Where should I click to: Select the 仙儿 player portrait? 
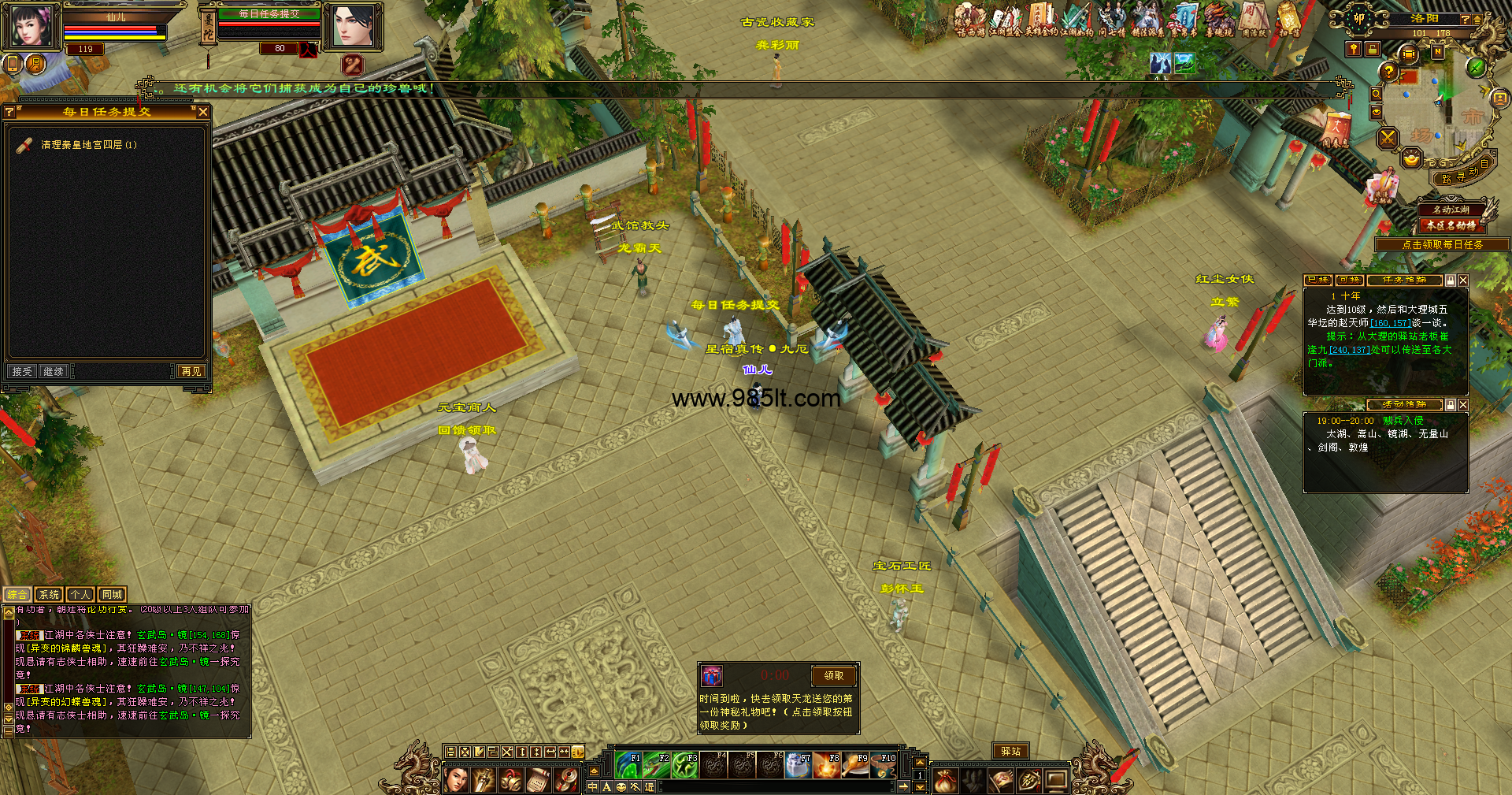tap(31, 25)
